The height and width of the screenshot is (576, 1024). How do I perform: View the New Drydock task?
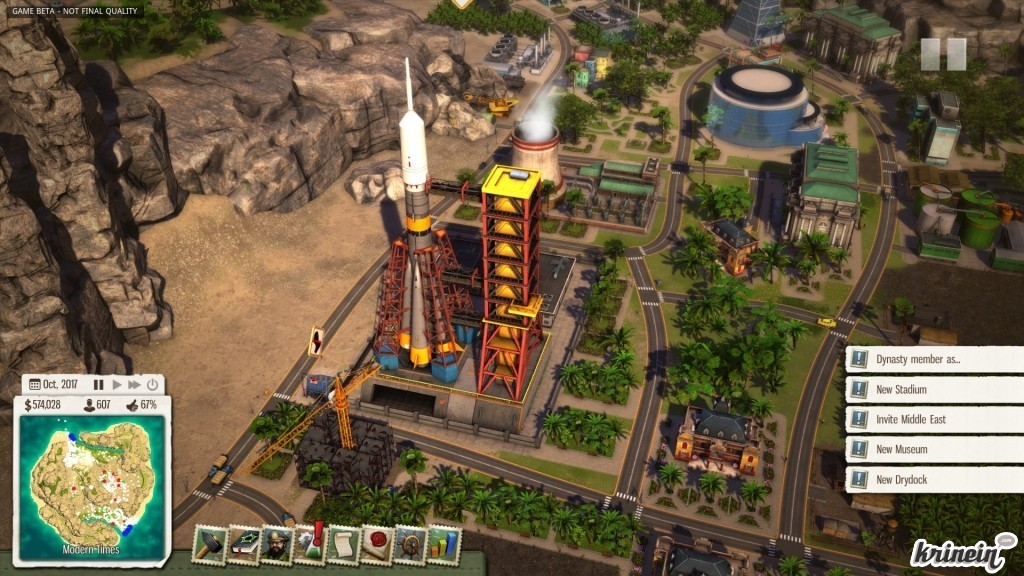tap(934, 480)
